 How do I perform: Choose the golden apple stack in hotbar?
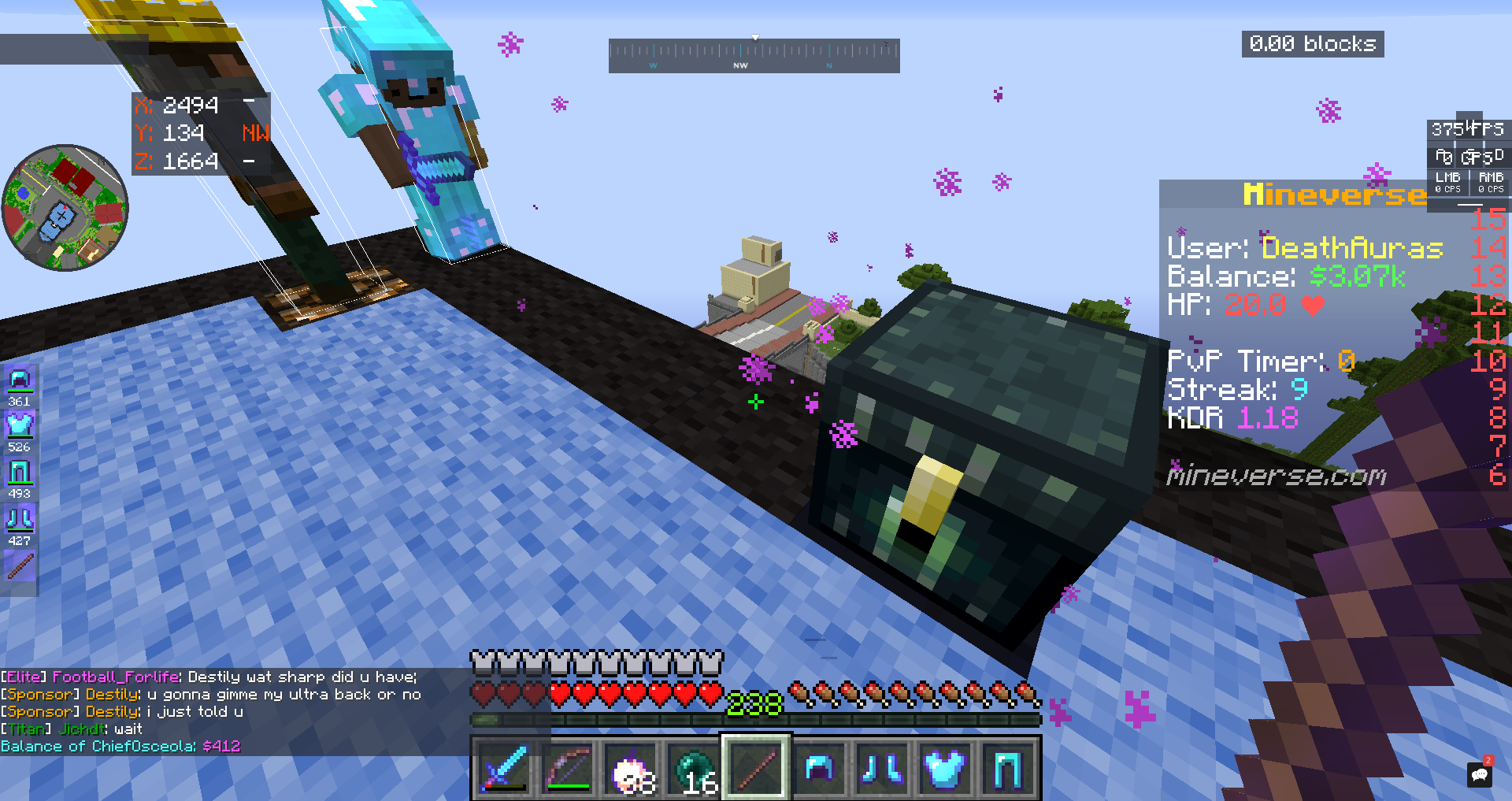[630, 768]
